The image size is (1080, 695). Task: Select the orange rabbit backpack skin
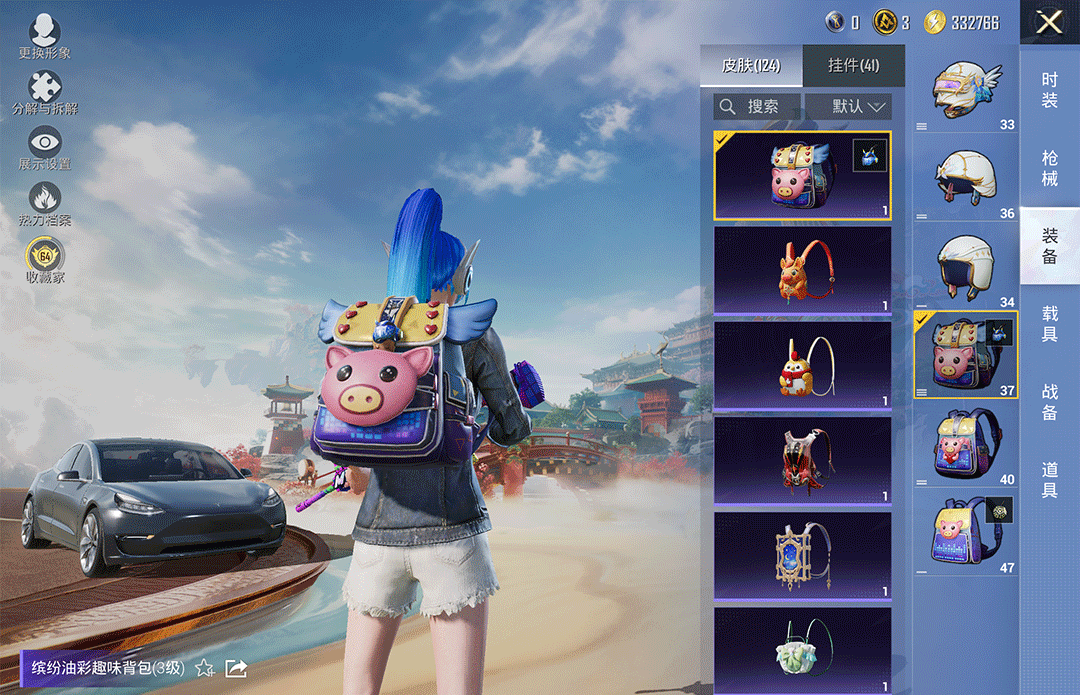802,271
